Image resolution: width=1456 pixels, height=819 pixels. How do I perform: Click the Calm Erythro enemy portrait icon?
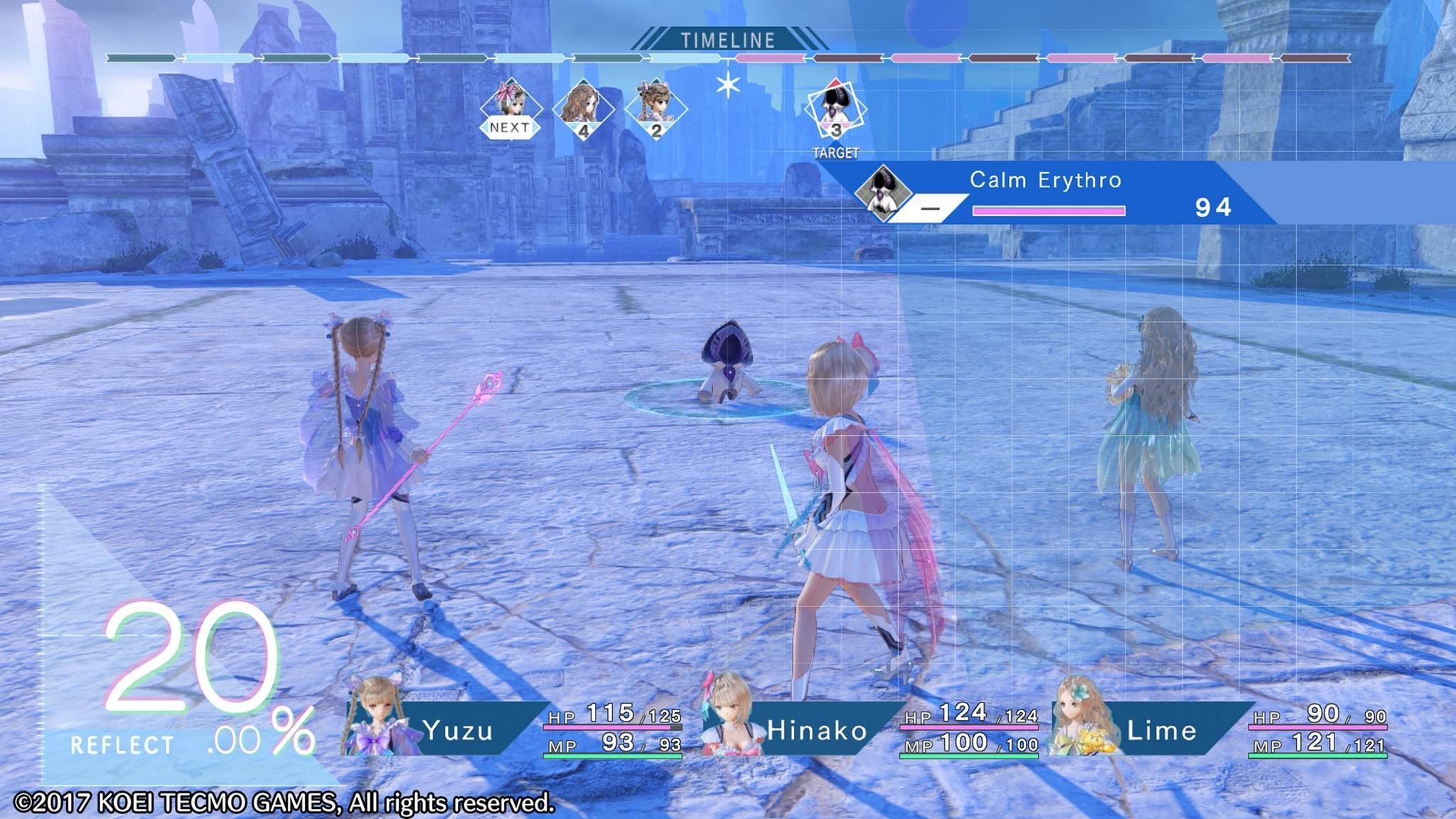882,191
